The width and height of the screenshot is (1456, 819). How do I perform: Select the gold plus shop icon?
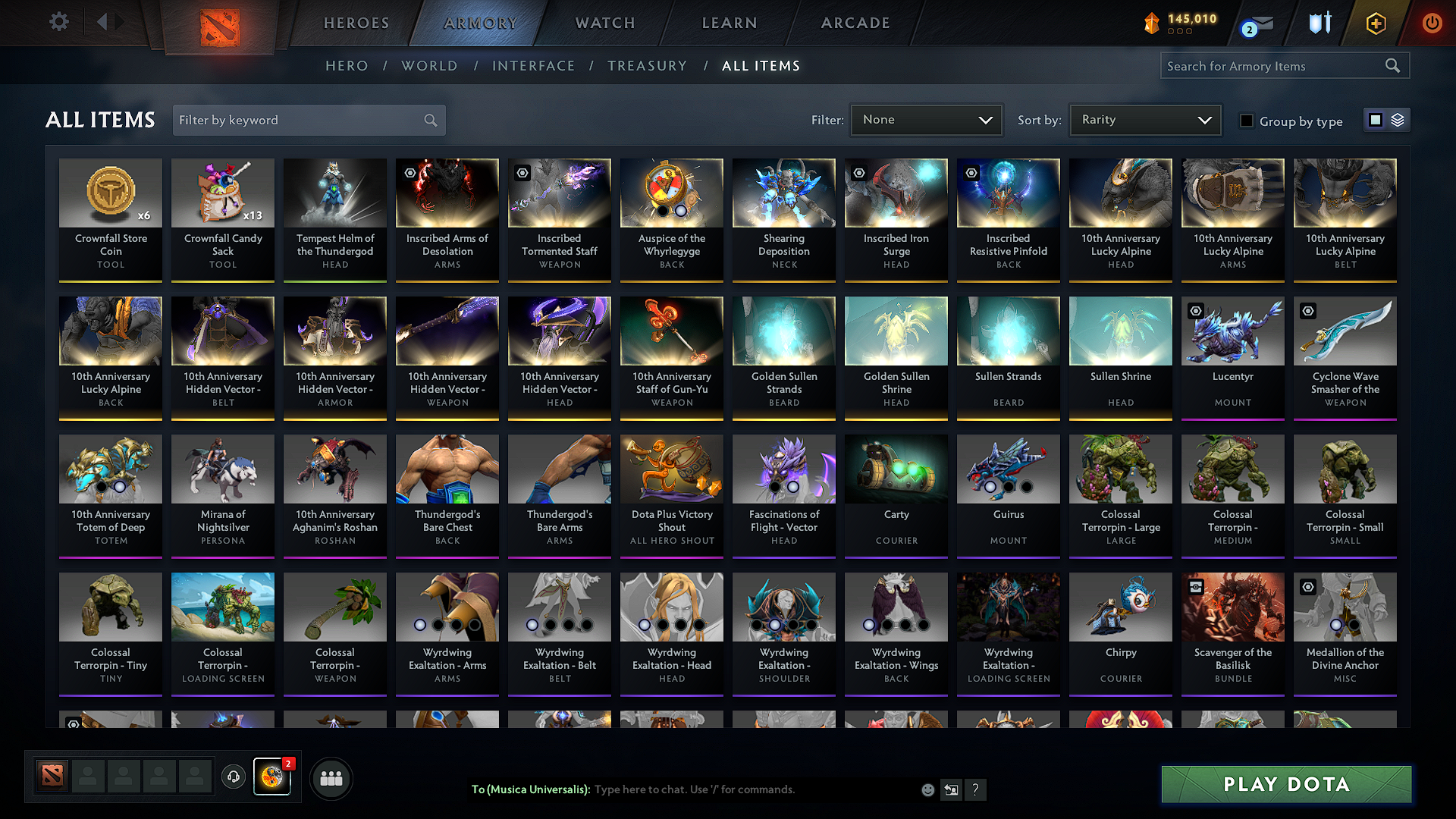point(1375,23)
